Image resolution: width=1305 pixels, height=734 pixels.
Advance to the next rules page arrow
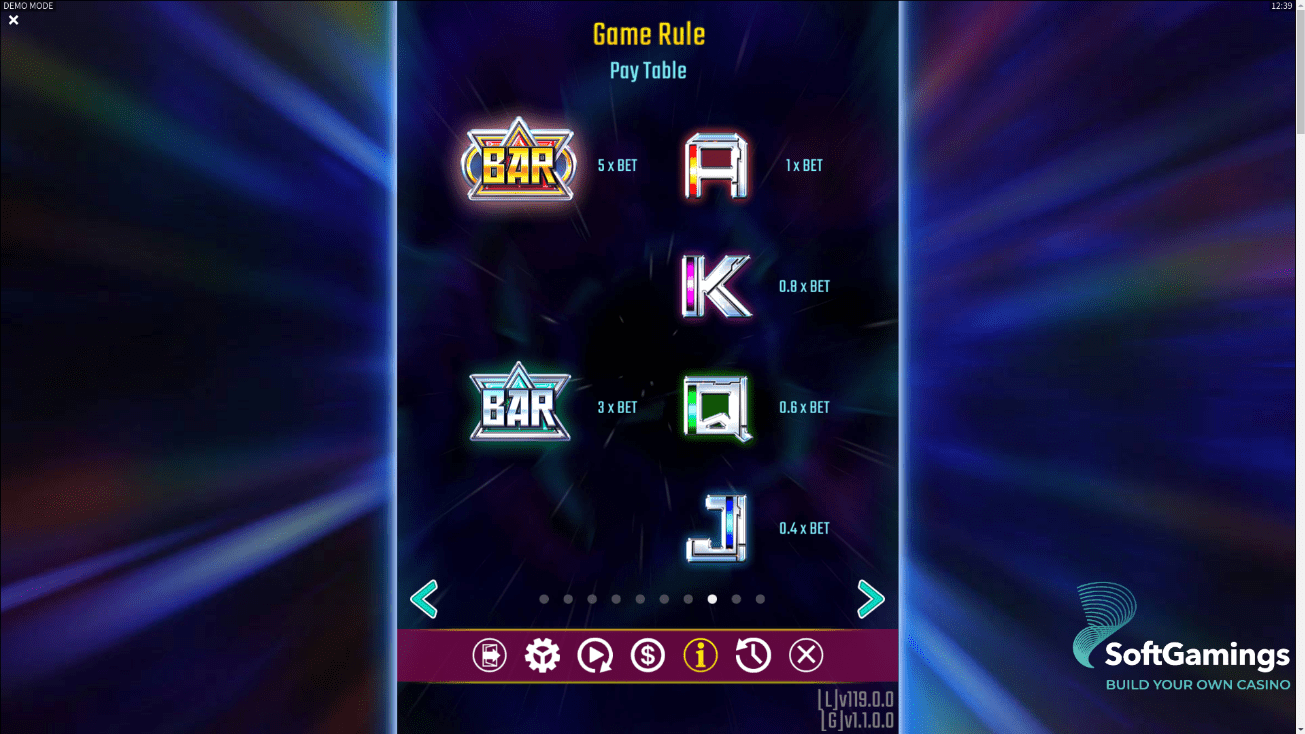point(871,599)
